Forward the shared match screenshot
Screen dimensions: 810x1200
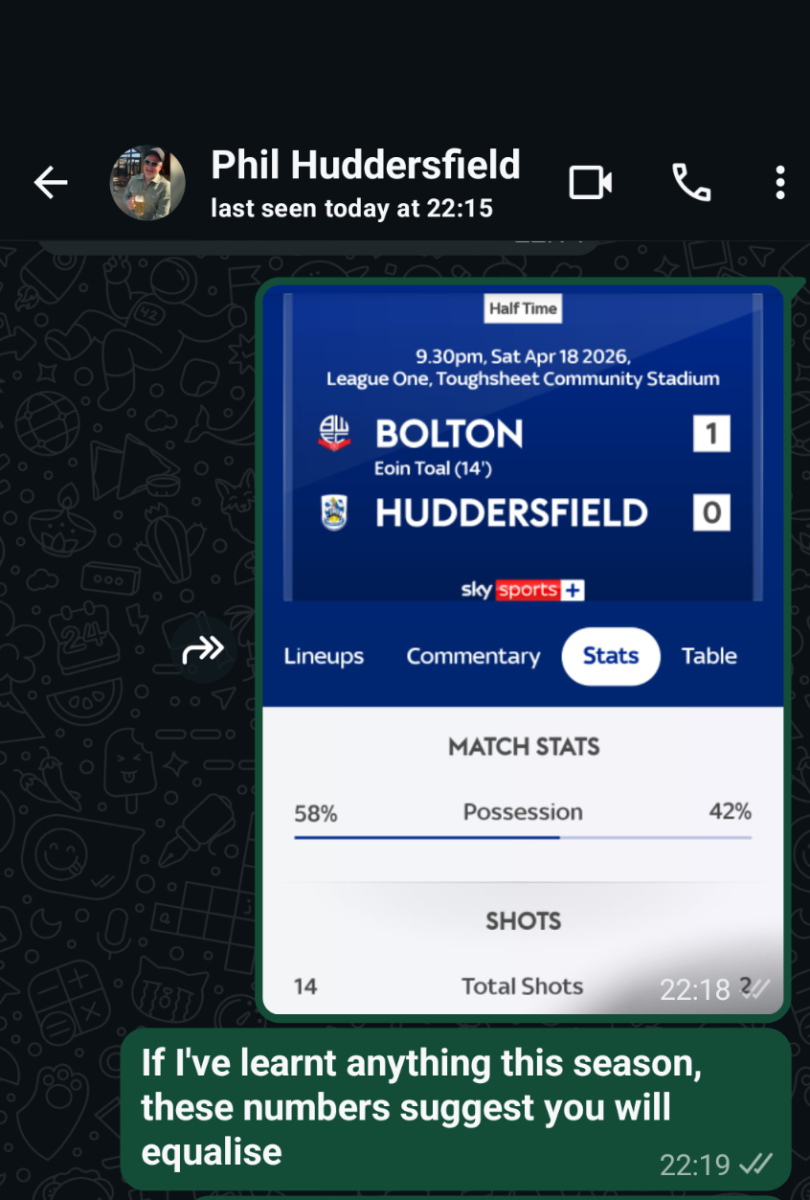203,651
